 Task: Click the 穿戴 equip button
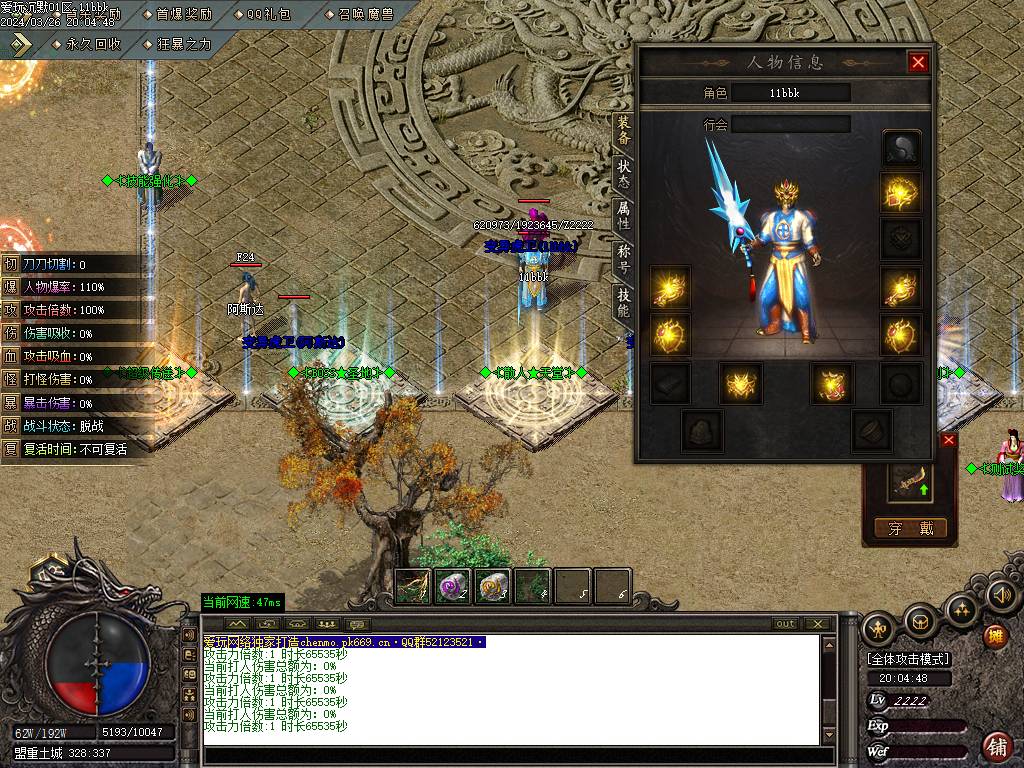click(x=909, y=528)
